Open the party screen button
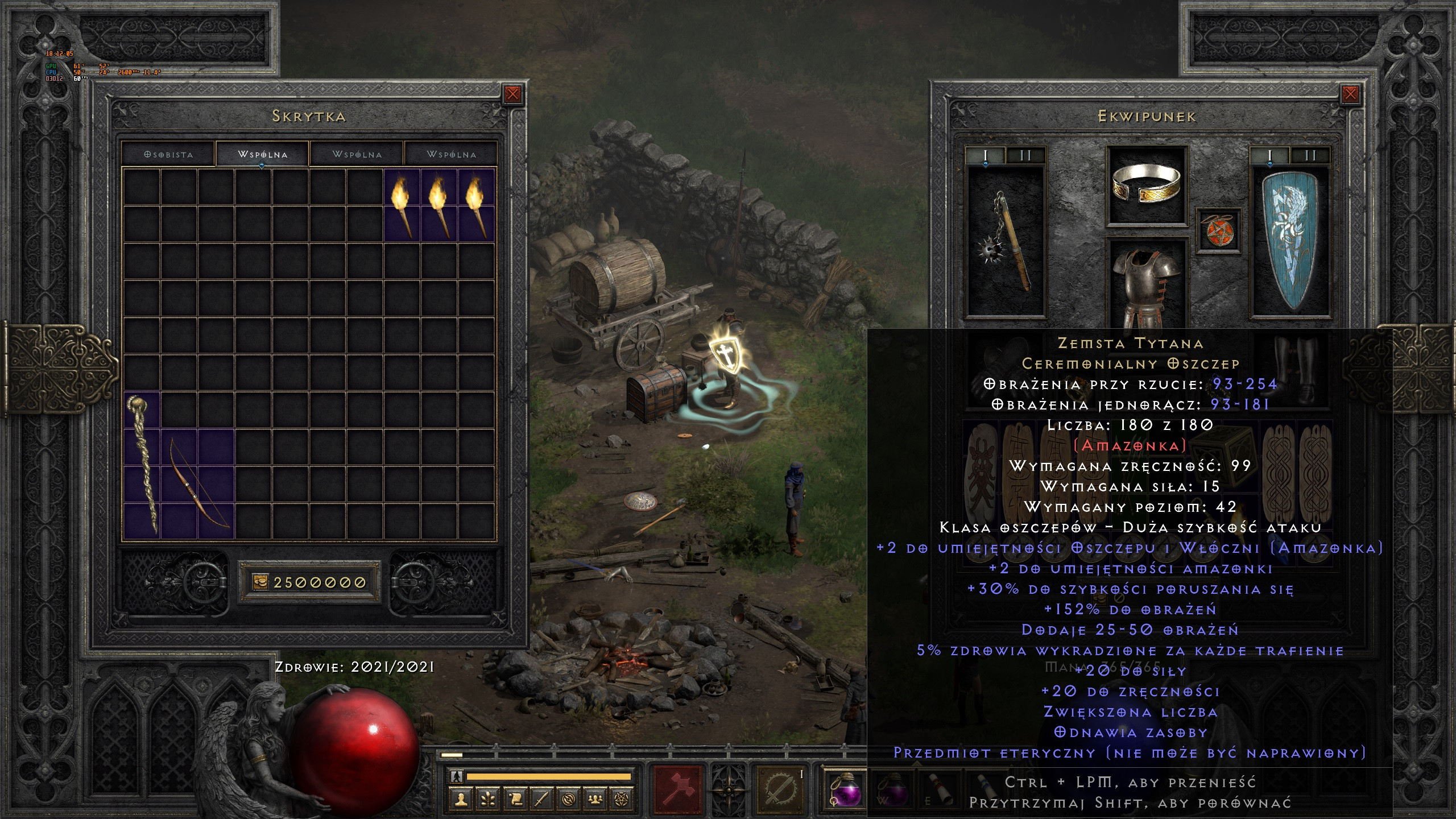Viewport: 1456px width, 819px height. (x=595, y=799)
